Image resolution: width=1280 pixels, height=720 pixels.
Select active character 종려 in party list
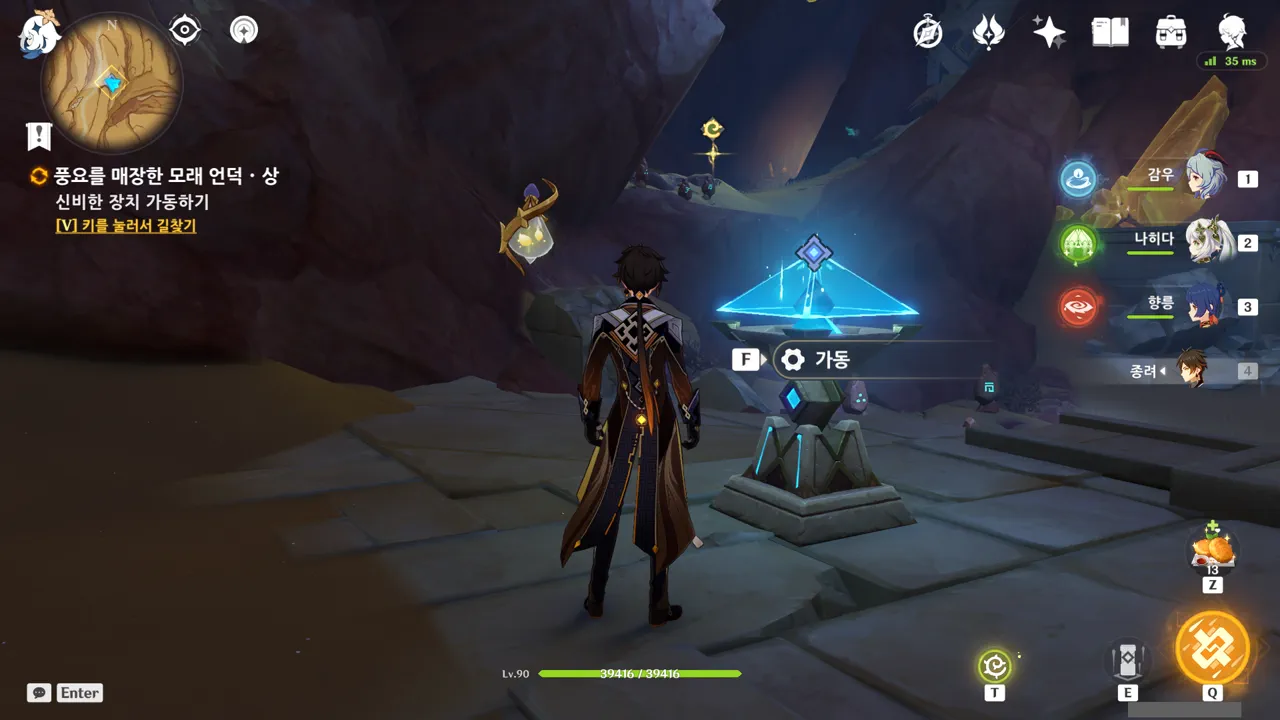click(1192, 370)
